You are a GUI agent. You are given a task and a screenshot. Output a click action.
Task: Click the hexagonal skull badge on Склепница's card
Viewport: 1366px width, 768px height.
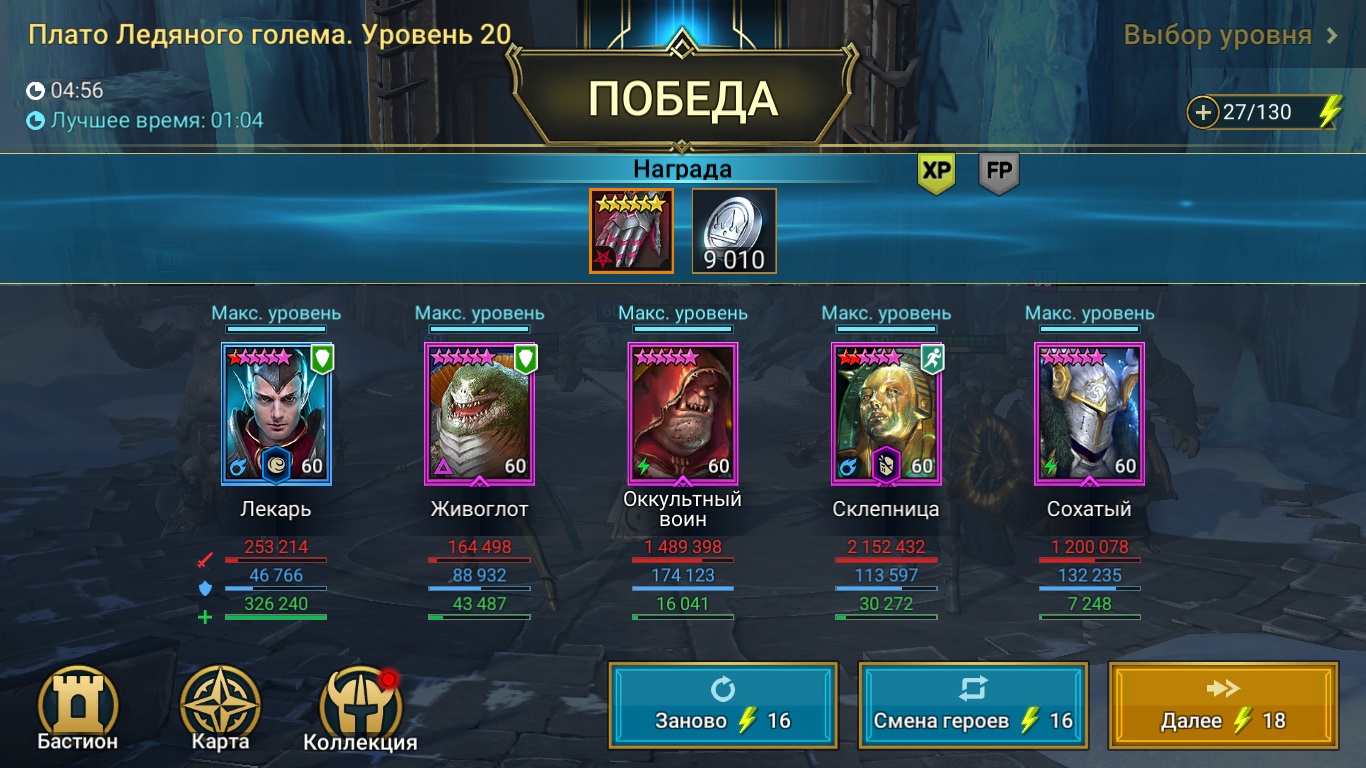(887, 466)
